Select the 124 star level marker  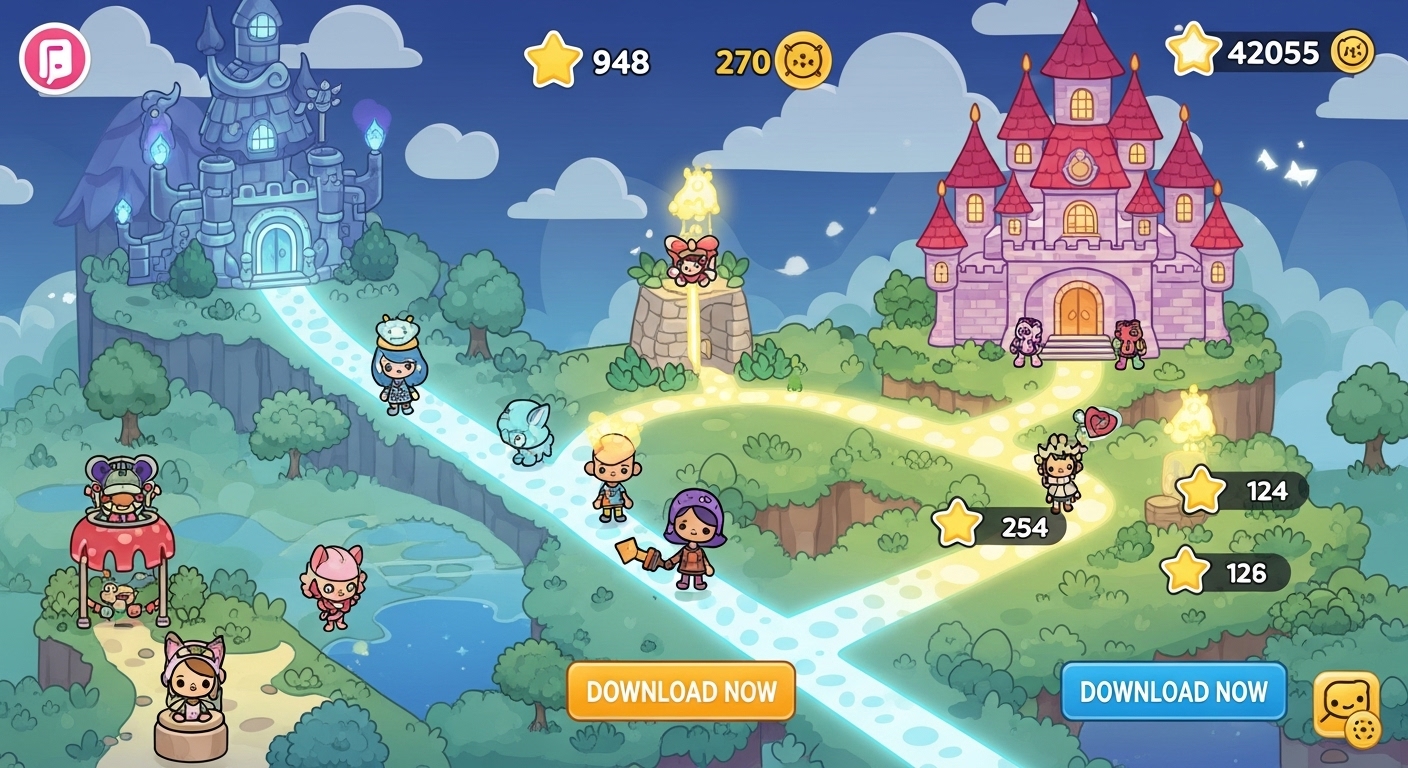(1243, 491)
